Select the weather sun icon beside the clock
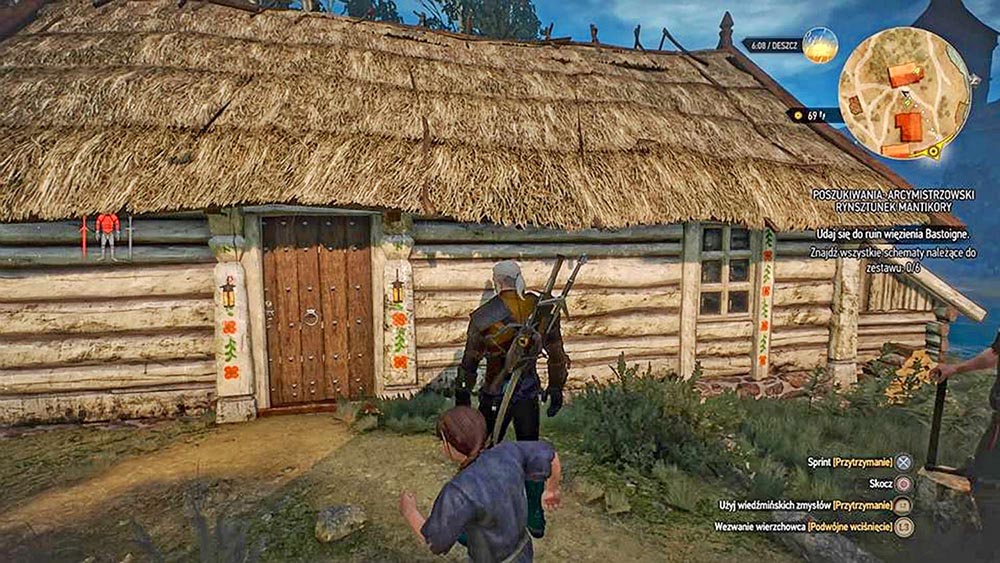 [x=820, y=45]
